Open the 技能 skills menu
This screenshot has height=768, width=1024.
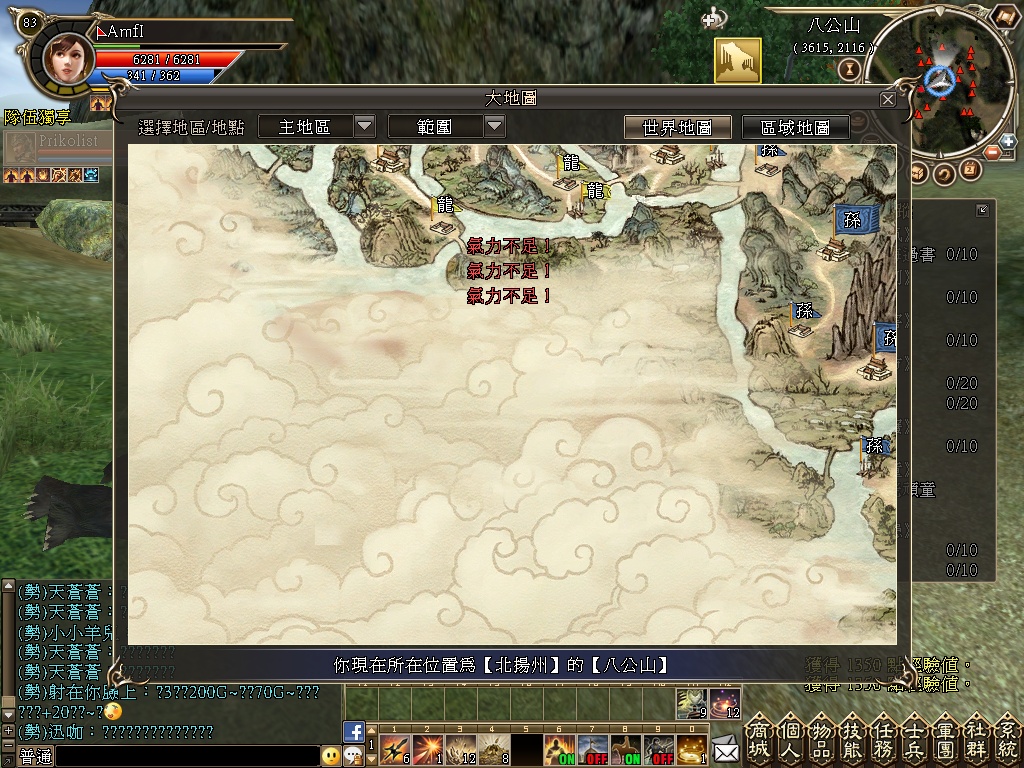[x=854, y=740]
